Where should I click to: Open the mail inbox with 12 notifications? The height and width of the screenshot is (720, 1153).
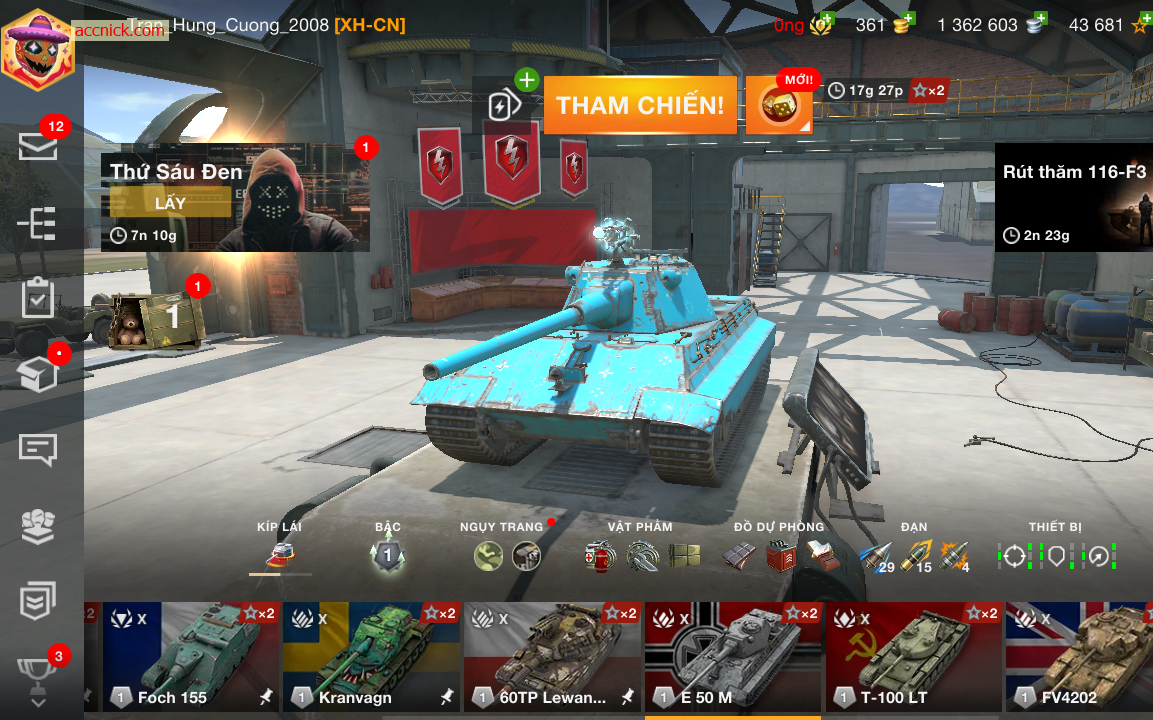pos(38,146)
